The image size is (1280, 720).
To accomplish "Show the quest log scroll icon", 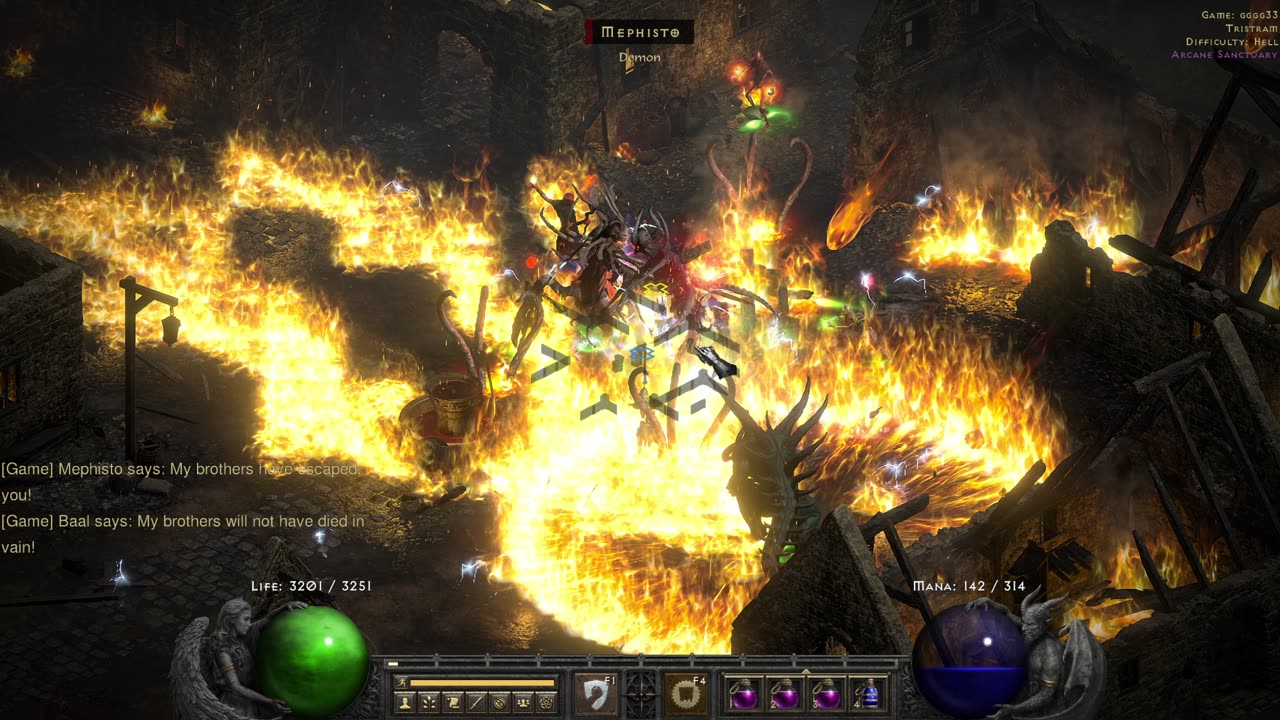I will point(452,703).
